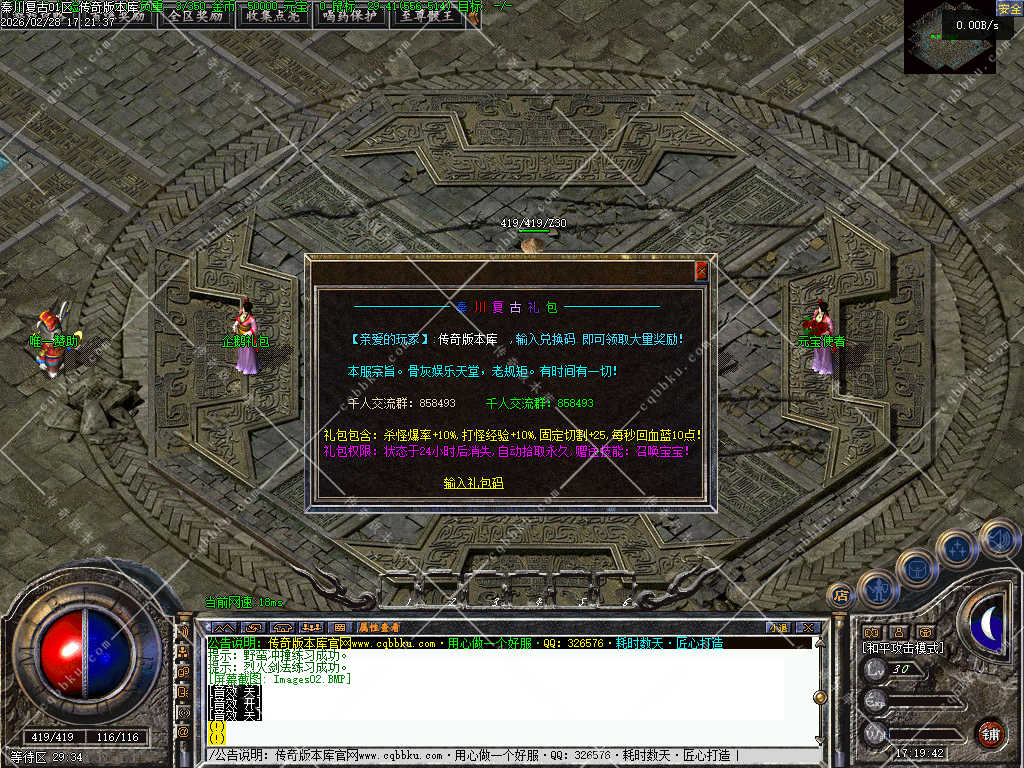Close the gift pack dialog

701,270
